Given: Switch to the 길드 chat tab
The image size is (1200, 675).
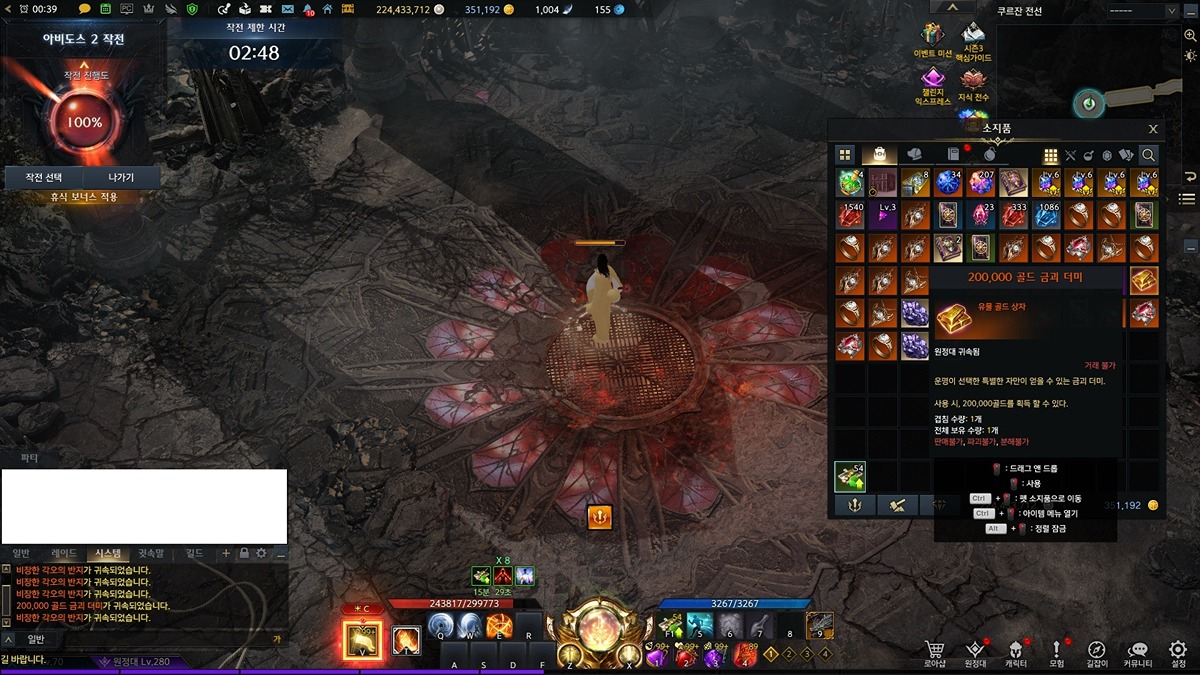Looking at the screenshot, I should (x=194, y=553).
